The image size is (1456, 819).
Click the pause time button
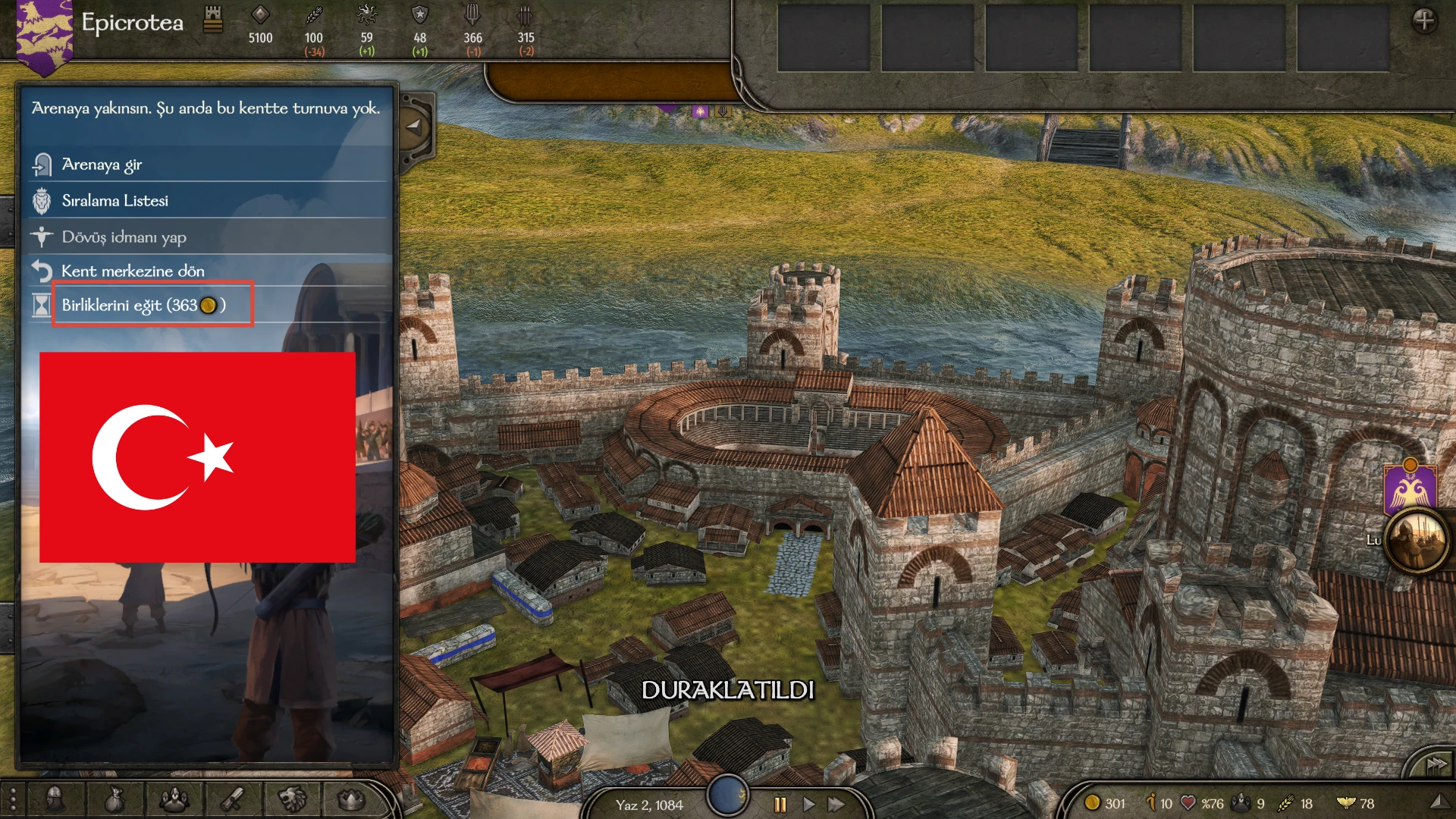point(780,805)
